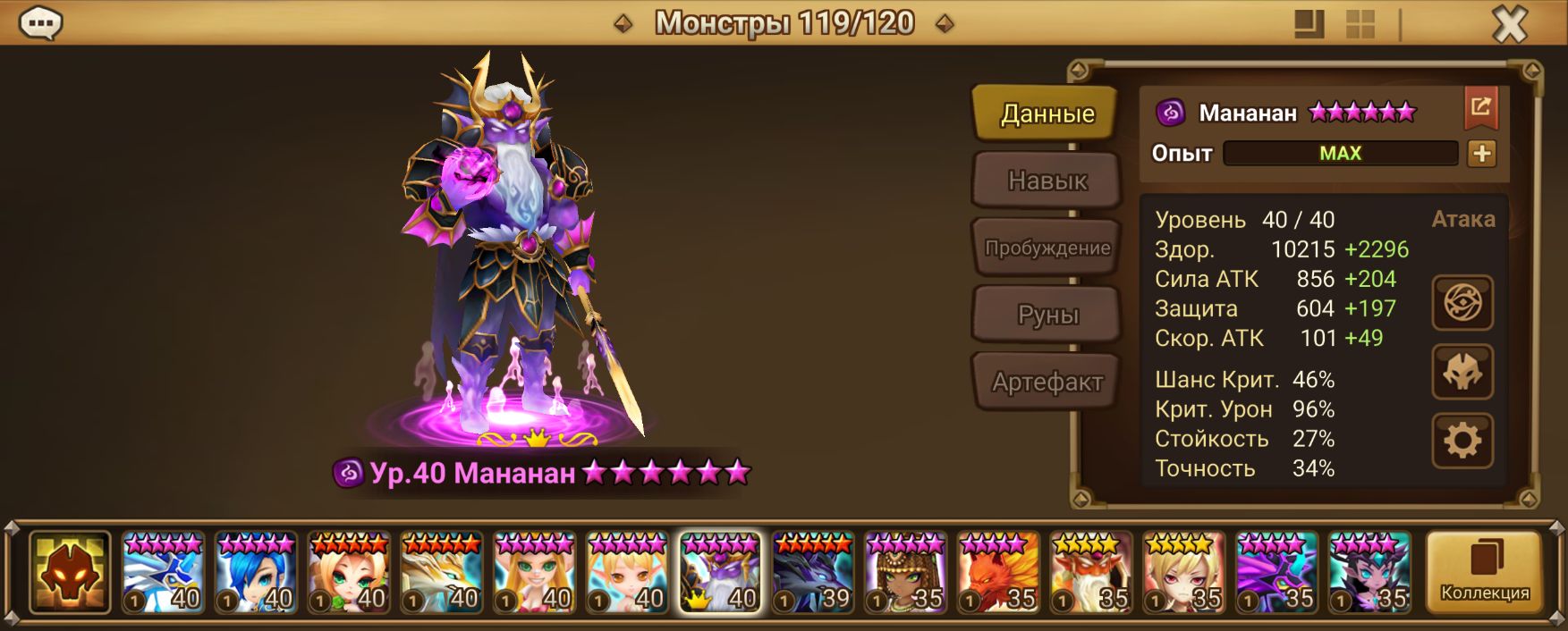Screen dimensions: 1568x631
Task: Click the glowing mask filter at list start
Action: click(70, 572)
